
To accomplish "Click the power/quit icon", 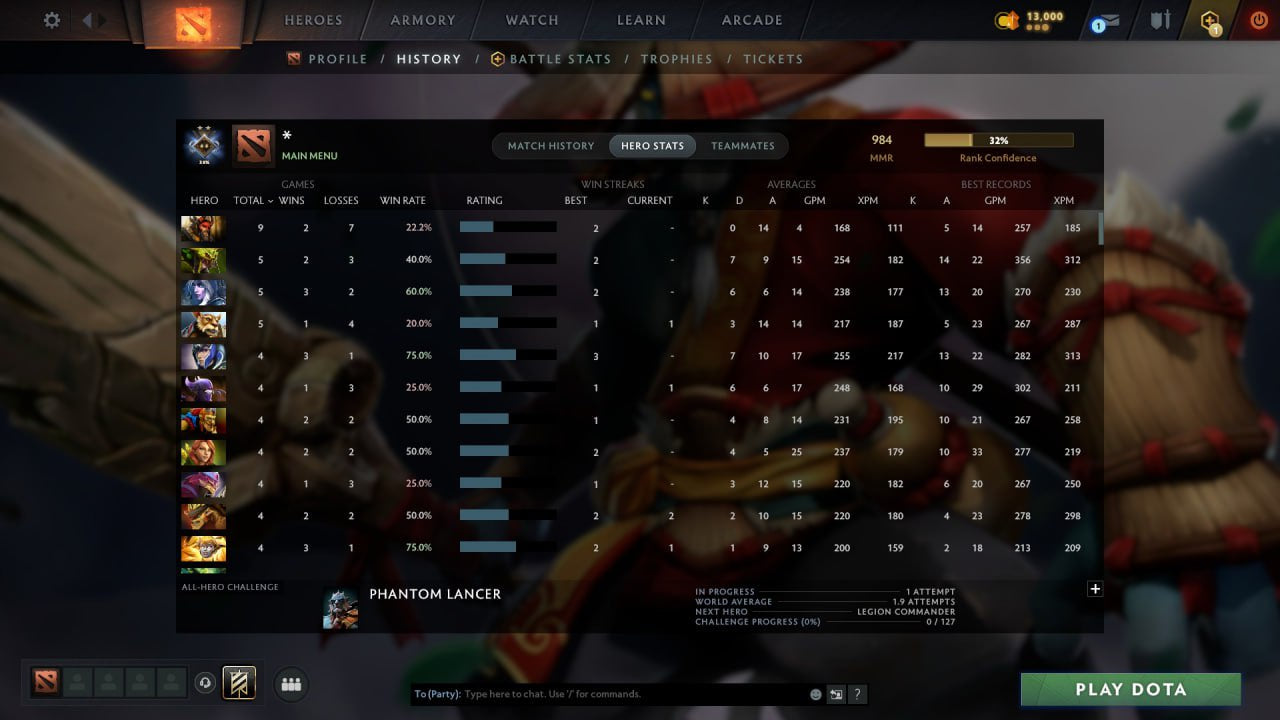I will click(1257, 19).
